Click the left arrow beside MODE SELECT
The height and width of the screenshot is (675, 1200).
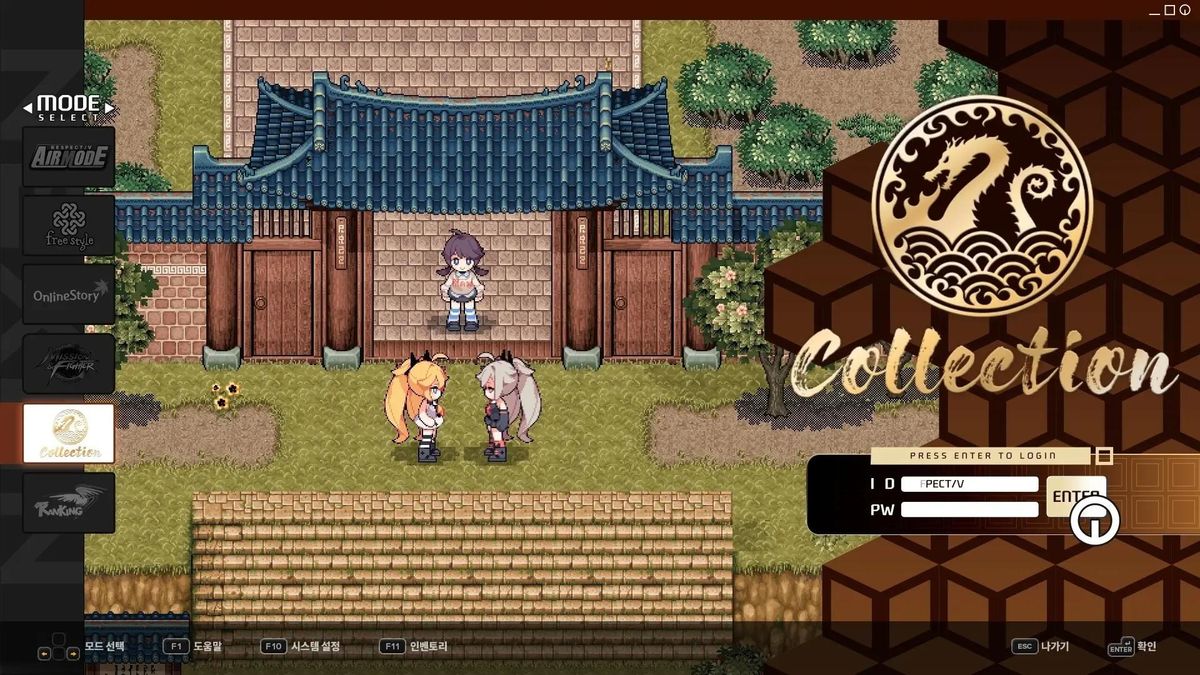point(28,106)
